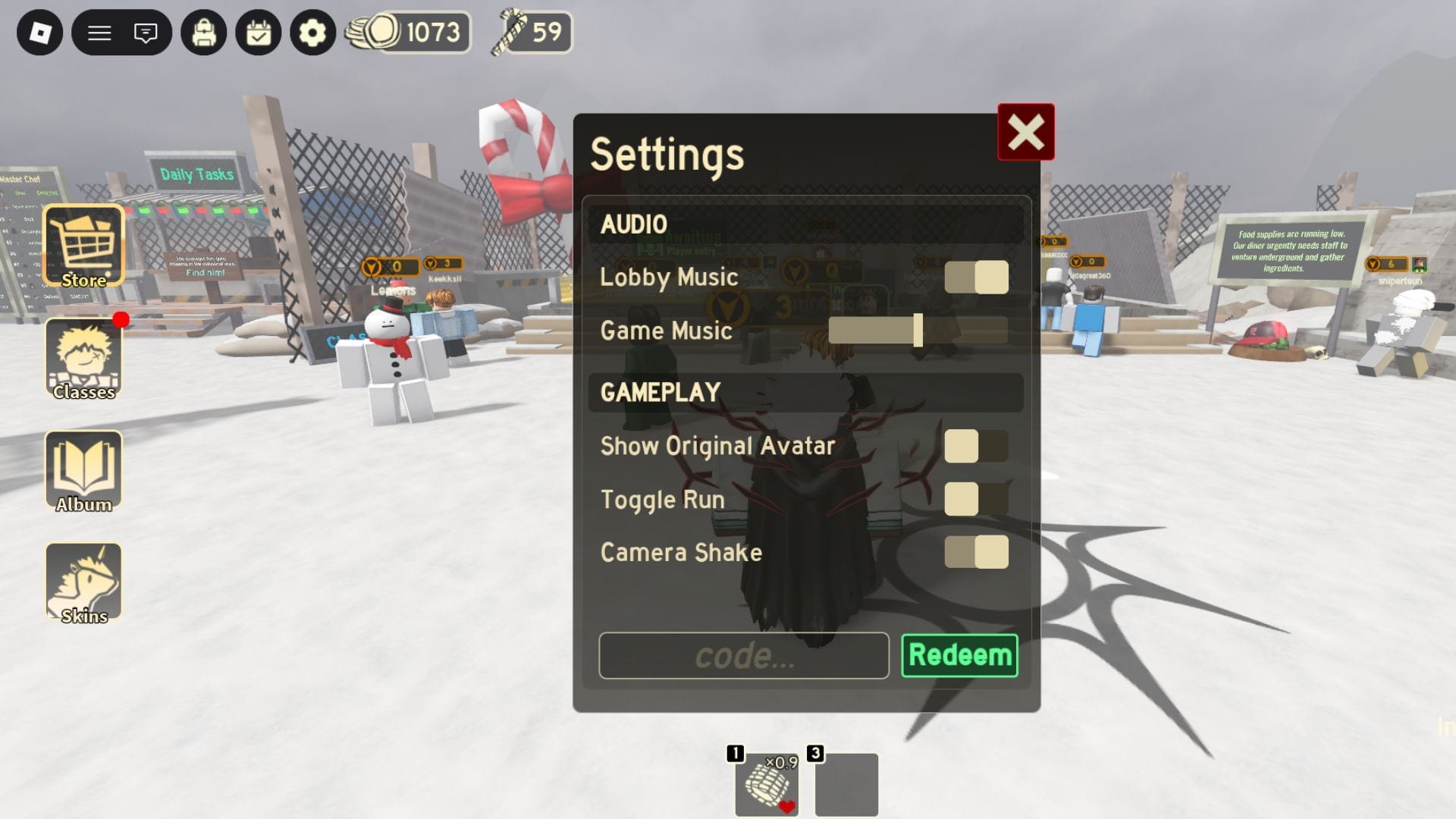Click the code input field
This screenshot has height=819, width=1456.
(x=743, y=655)
